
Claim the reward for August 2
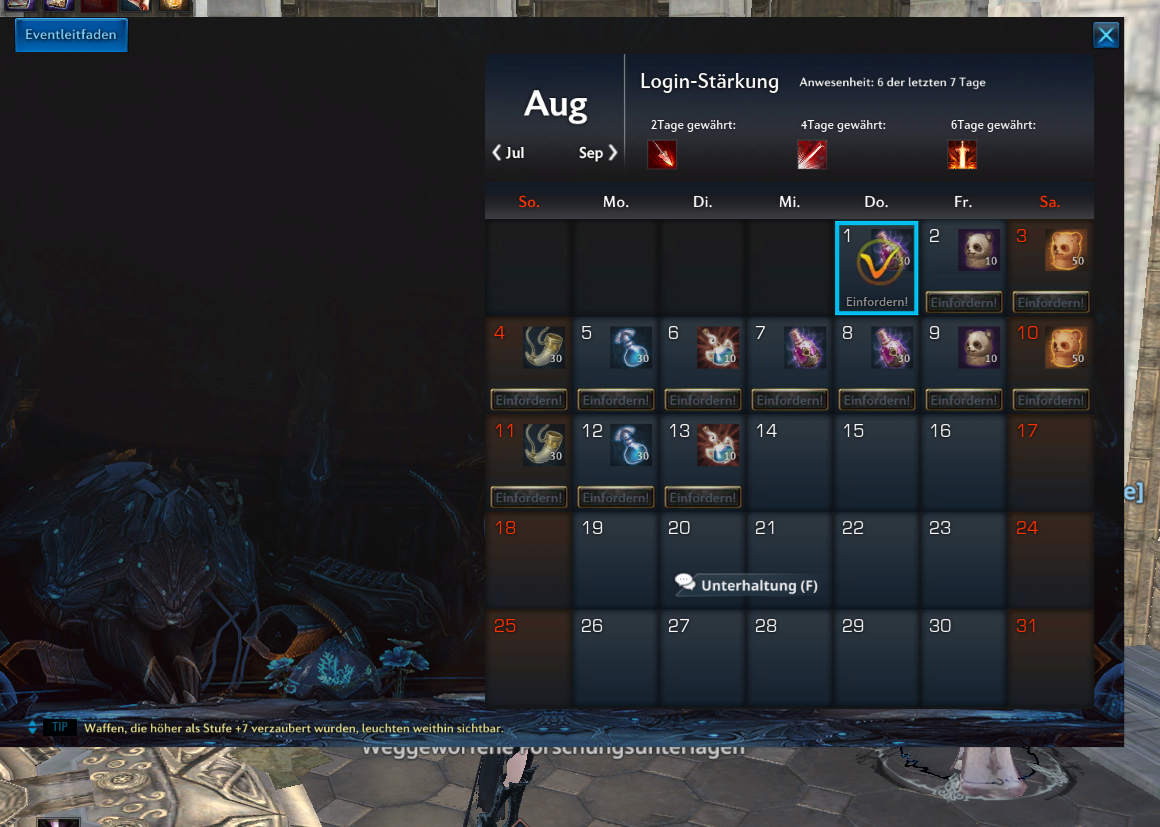pyautogui.click(x=964, y=302)
